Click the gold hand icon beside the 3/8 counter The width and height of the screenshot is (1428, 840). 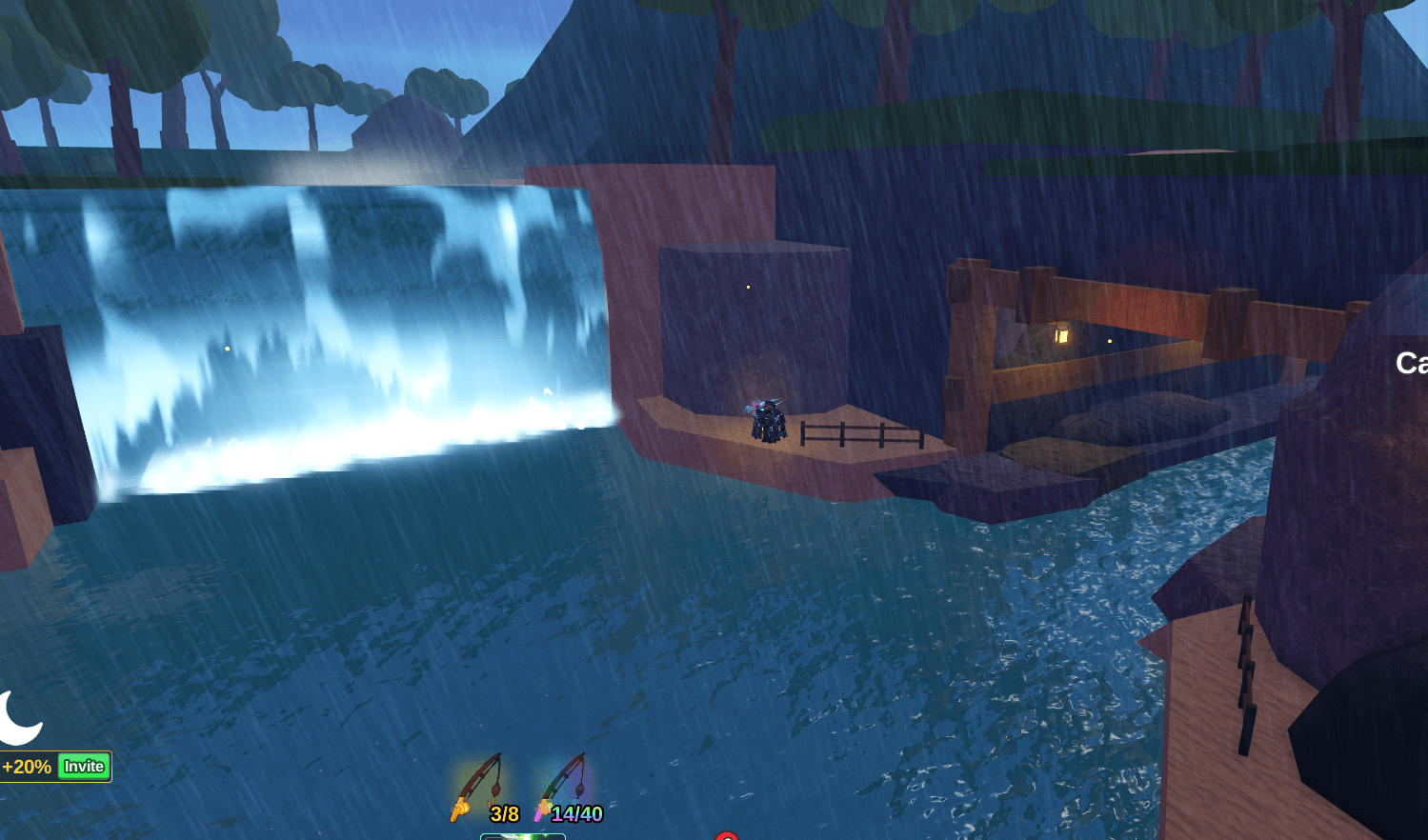(x=459, y=810)
